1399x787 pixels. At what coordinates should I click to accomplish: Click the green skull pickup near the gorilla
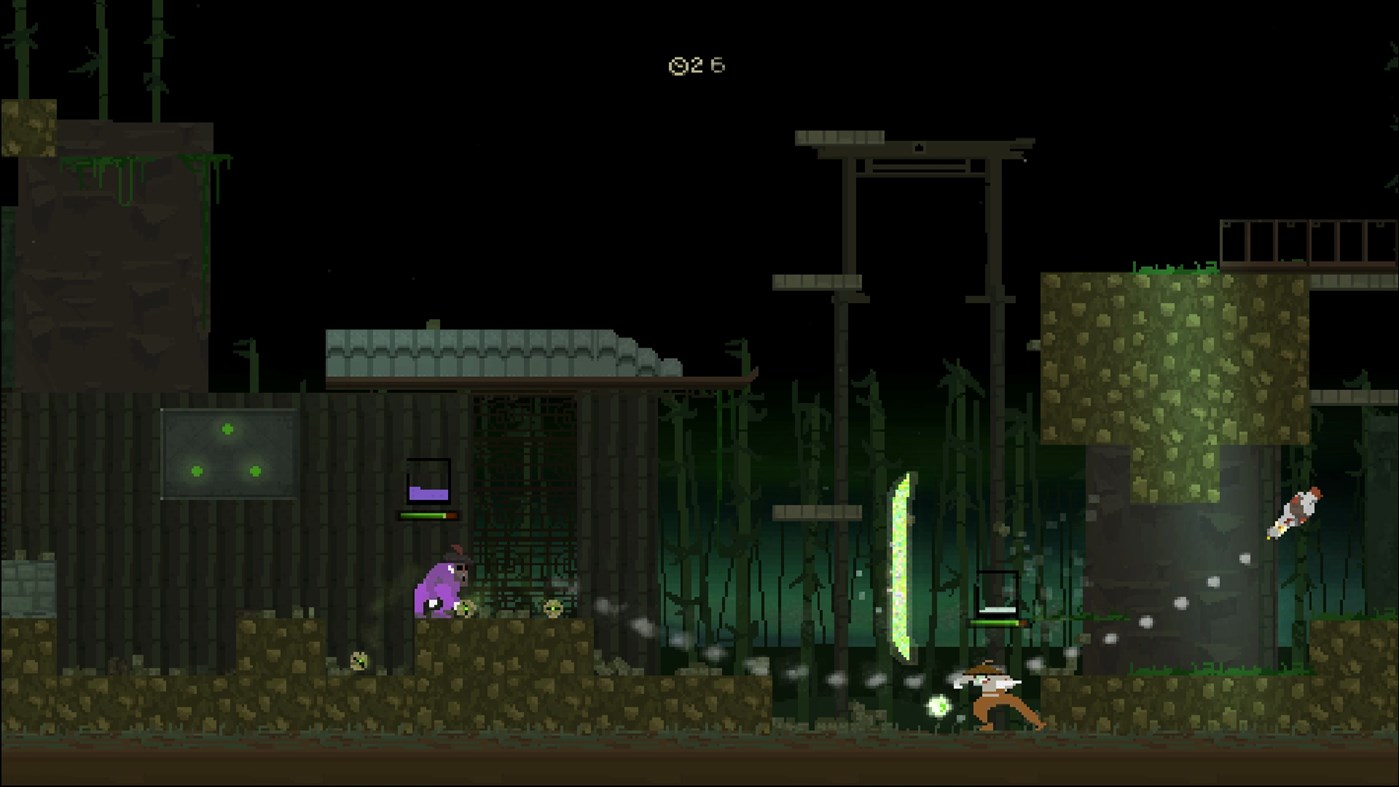click(x=465, y=607)
